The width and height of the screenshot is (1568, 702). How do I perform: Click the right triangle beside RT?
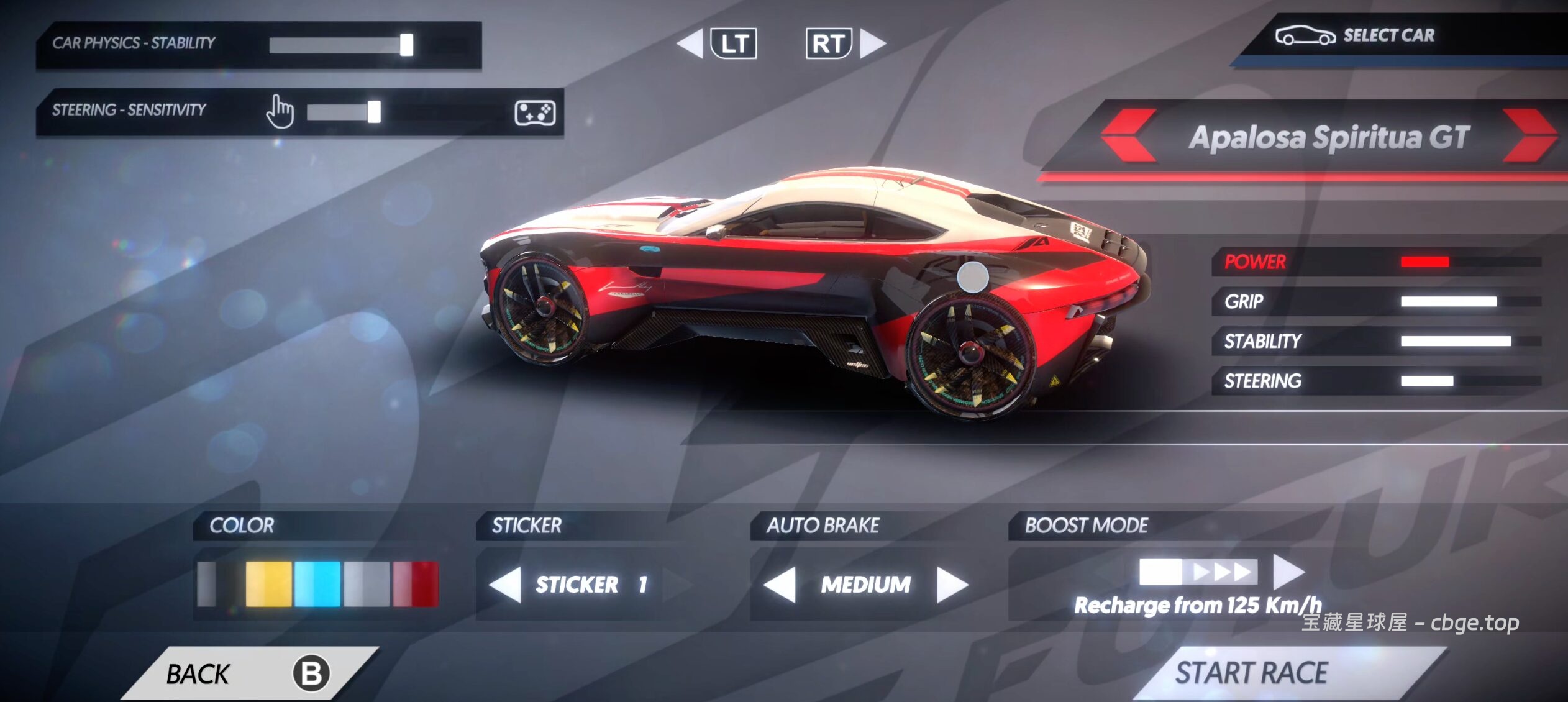pos(872,43)
